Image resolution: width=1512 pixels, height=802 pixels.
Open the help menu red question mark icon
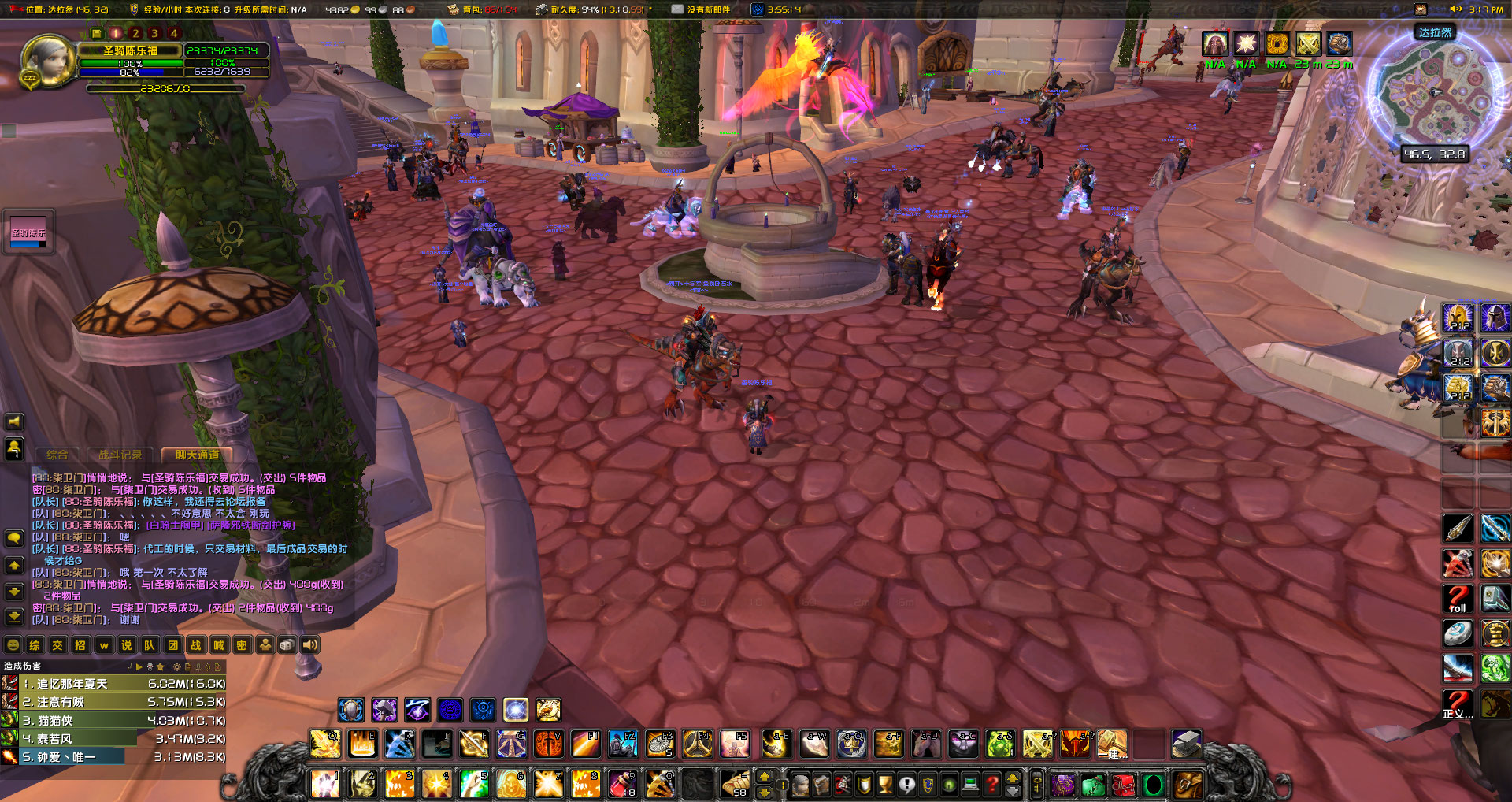991,785
